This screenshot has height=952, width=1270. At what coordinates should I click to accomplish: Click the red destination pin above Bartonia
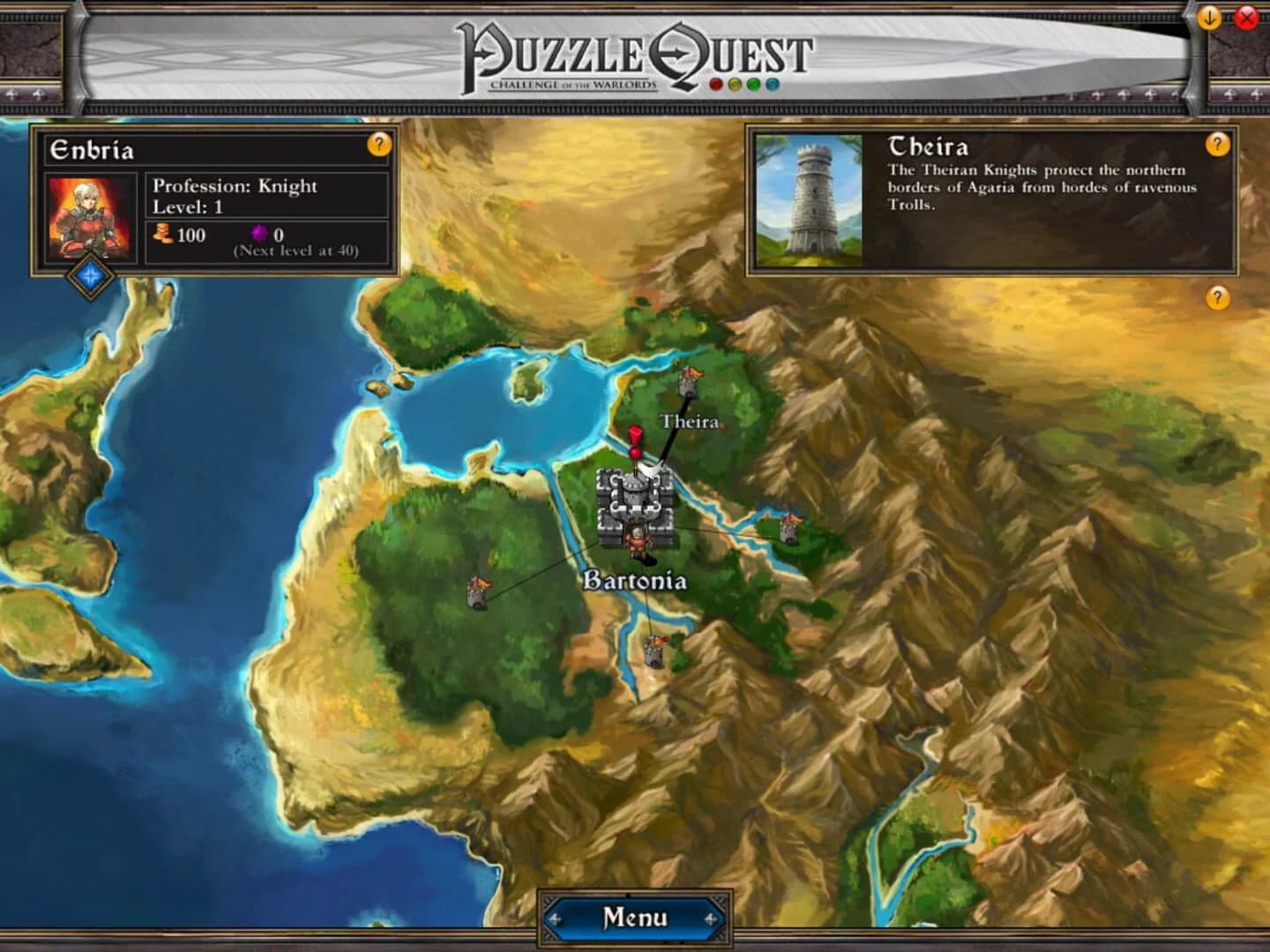(x=634, y=436)
